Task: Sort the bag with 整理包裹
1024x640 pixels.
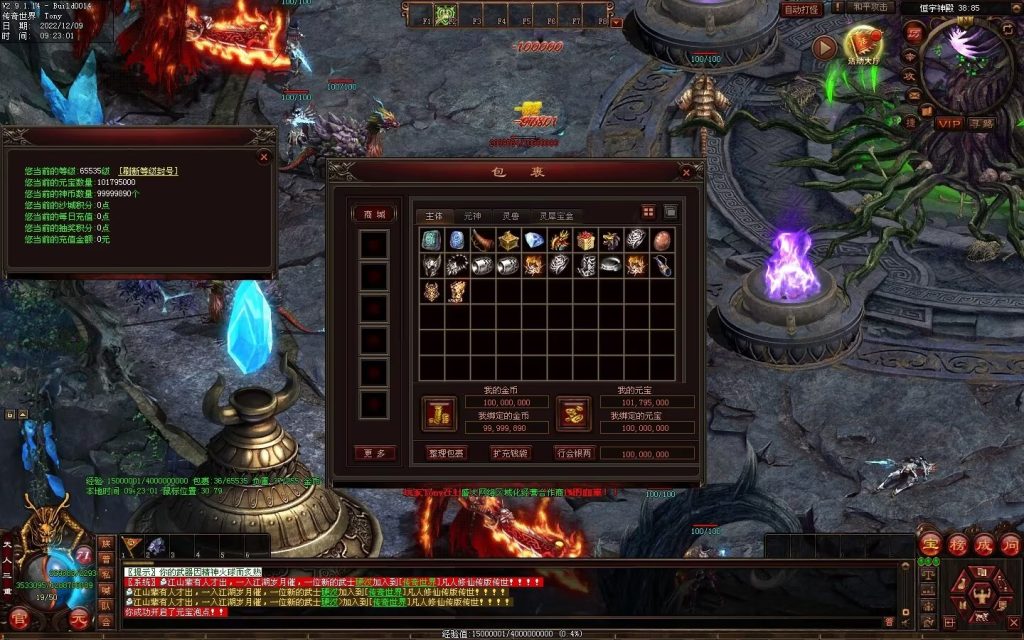Action: click(x=445, y=453)
